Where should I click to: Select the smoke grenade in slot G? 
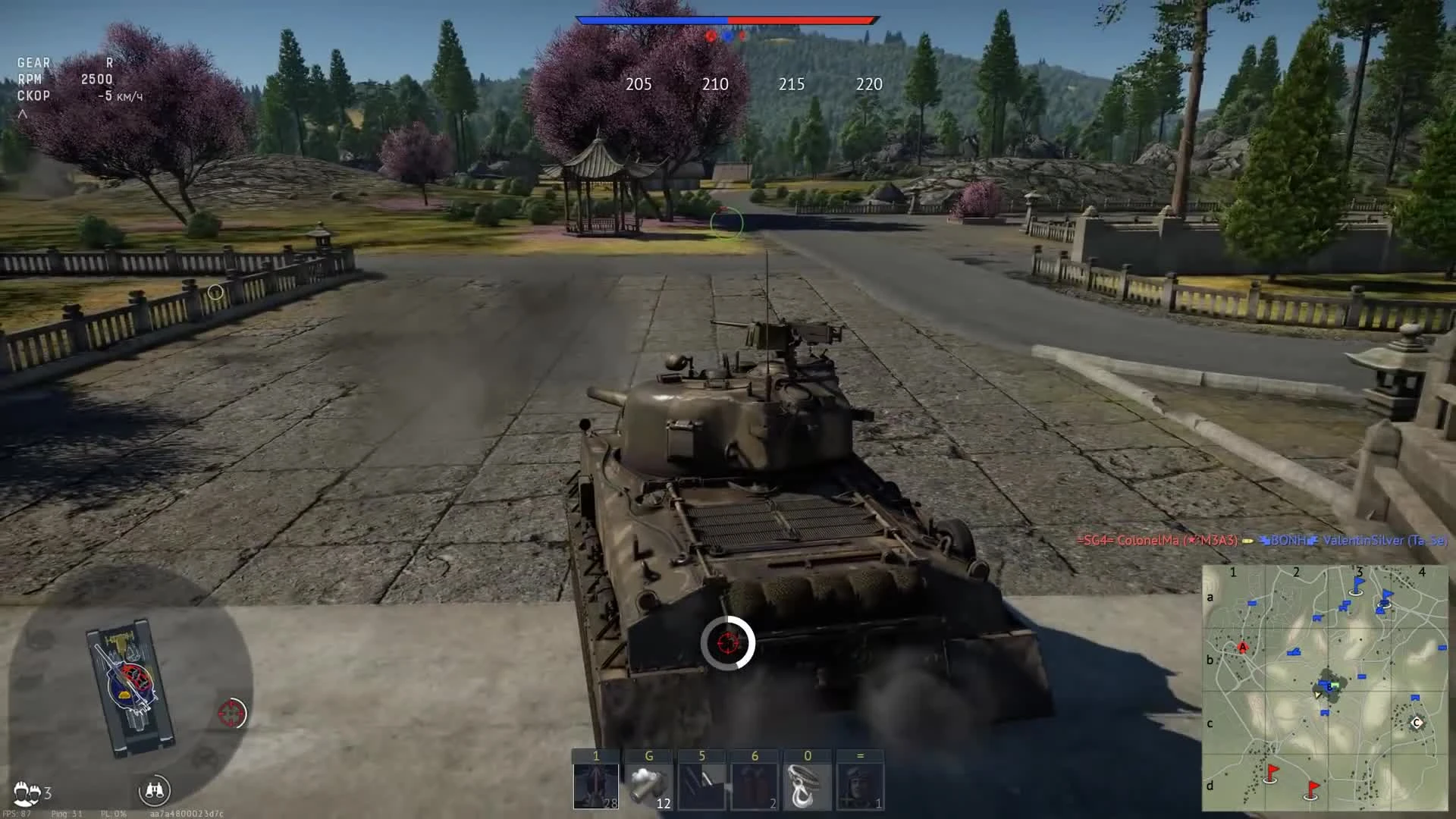pos(649,783)
